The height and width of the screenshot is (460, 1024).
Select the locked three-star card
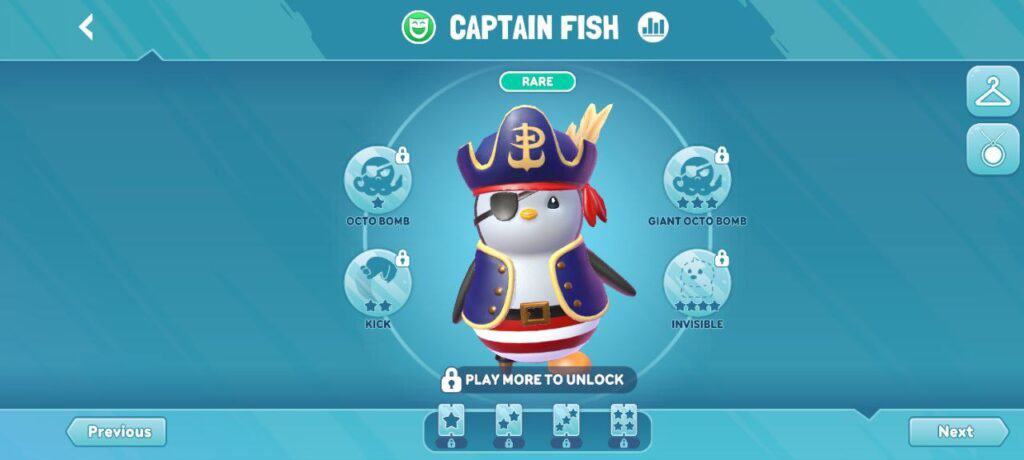point(567,426)
